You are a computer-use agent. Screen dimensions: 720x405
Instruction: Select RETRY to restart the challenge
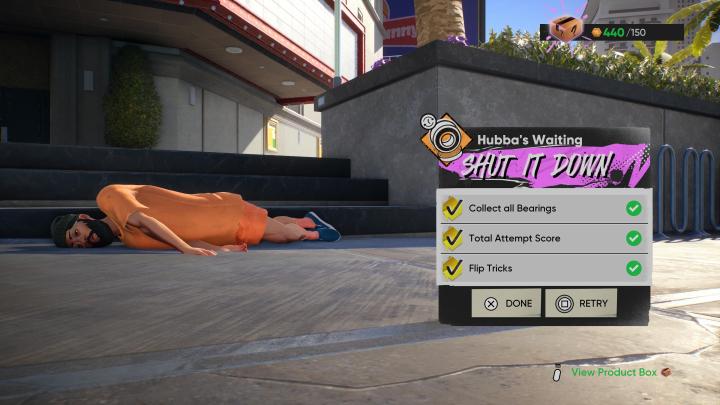(581, 303)
